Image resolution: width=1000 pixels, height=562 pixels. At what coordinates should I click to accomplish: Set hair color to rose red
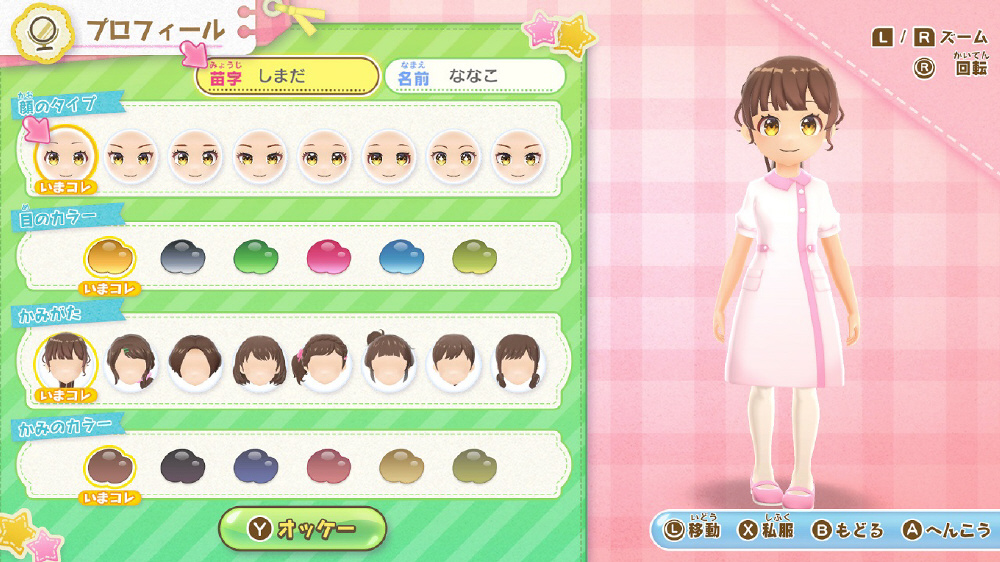329,465
